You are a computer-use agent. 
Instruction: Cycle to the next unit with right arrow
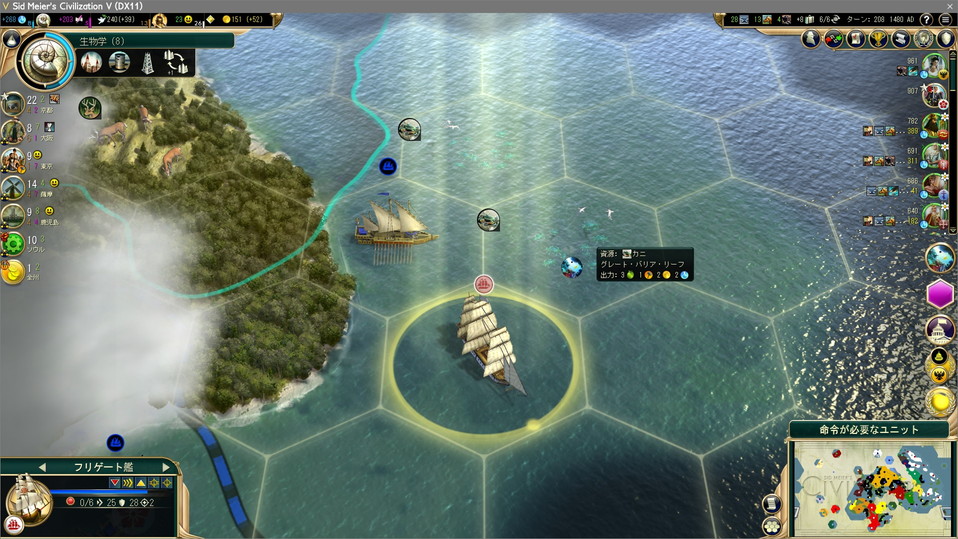click(x=166, y=467)
